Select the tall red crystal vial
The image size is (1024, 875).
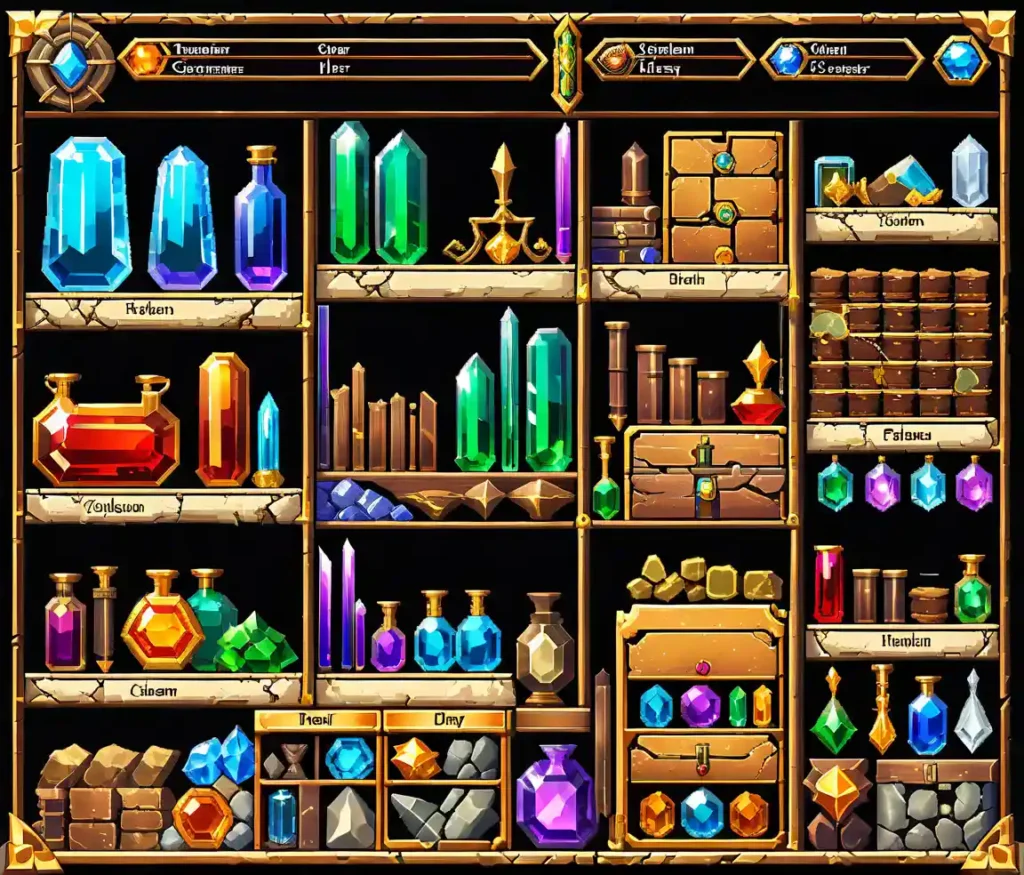pos(828,584)
